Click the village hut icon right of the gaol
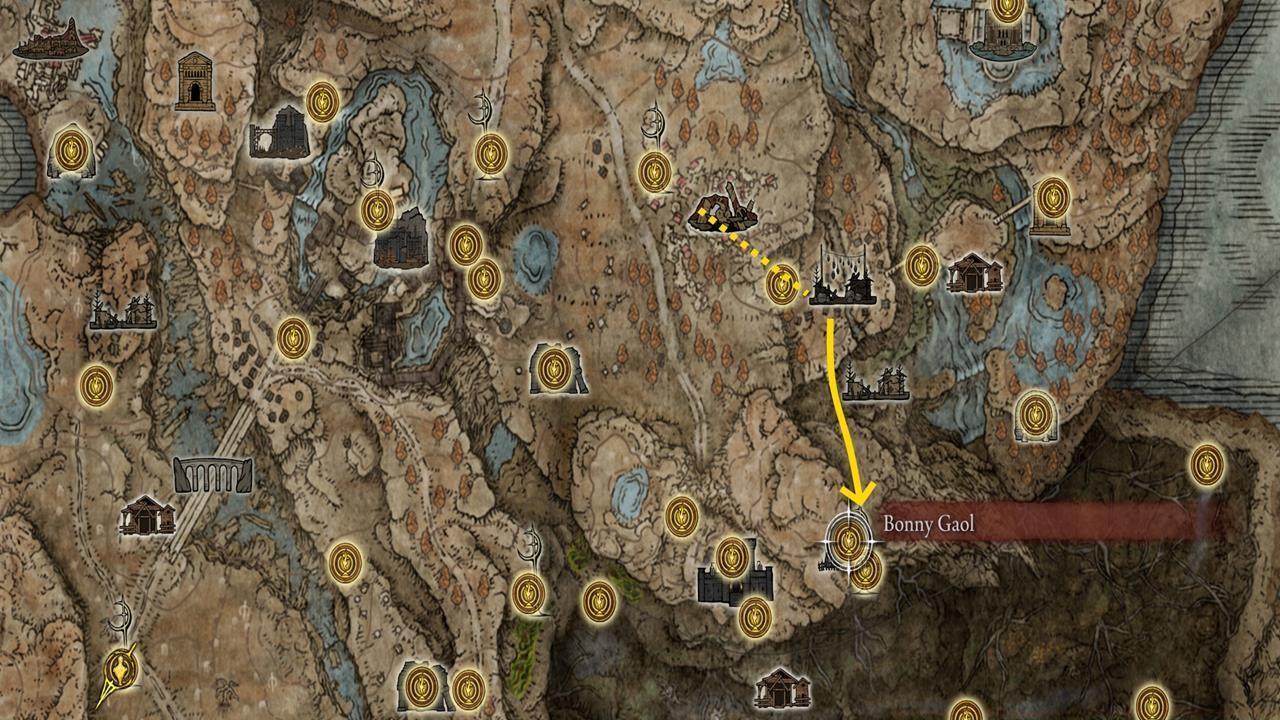This screenshot has width=1280, height=720. point(974,272)
